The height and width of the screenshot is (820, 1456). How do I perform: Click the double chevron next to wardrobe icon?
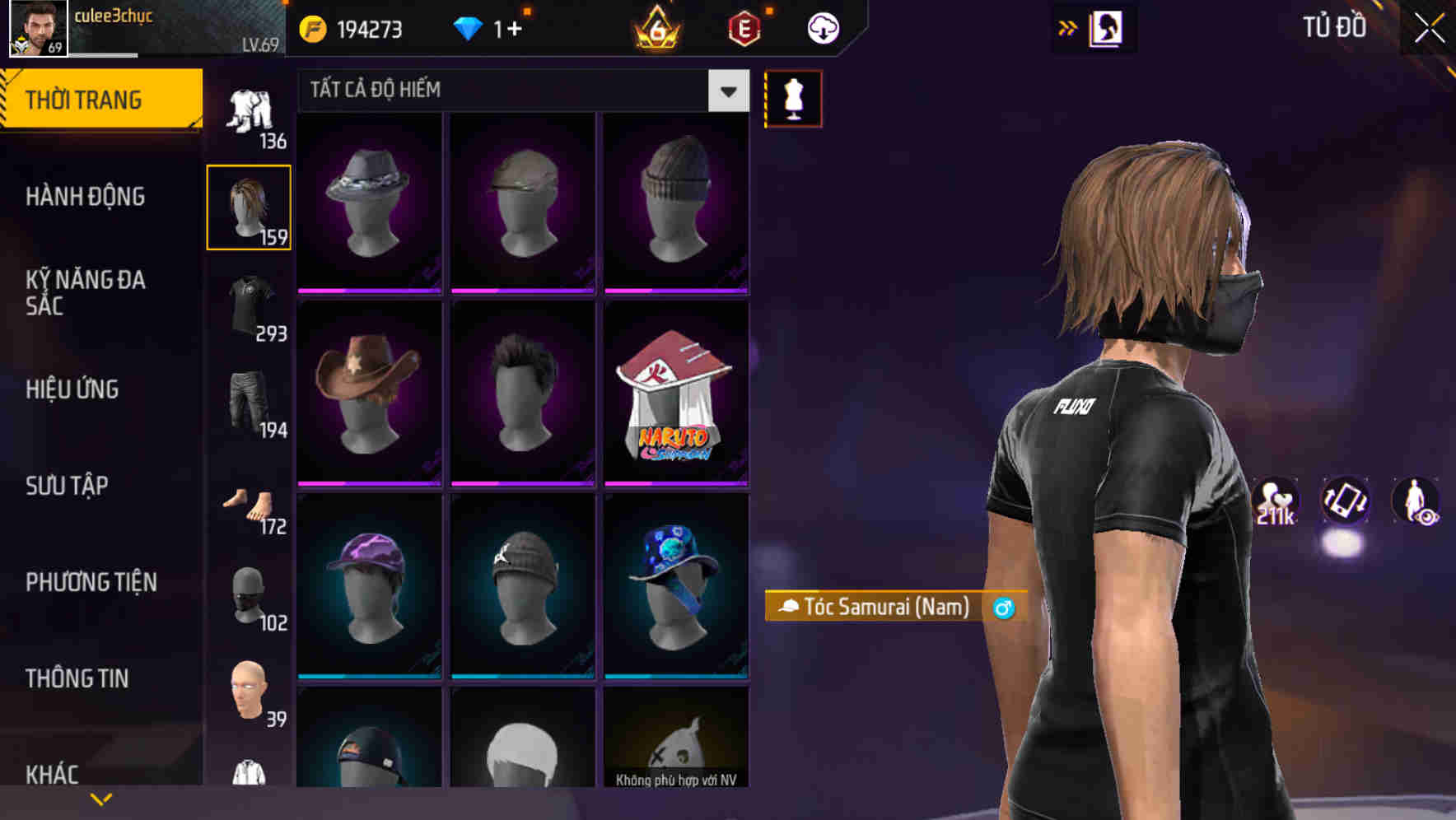[x=1068, y=27]
